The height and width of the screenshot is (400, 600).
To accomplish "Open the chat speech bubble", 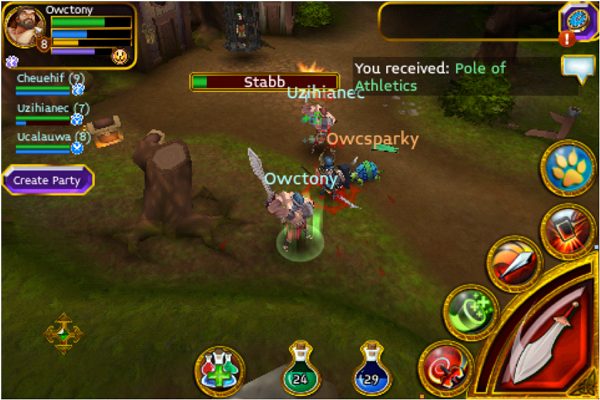I will tap(578, 68).
